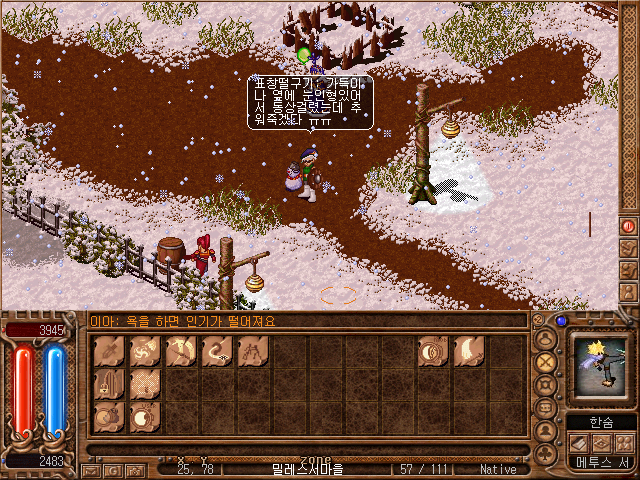
Task: Activate the swirl pattern skill scroll
Action: 145,351
